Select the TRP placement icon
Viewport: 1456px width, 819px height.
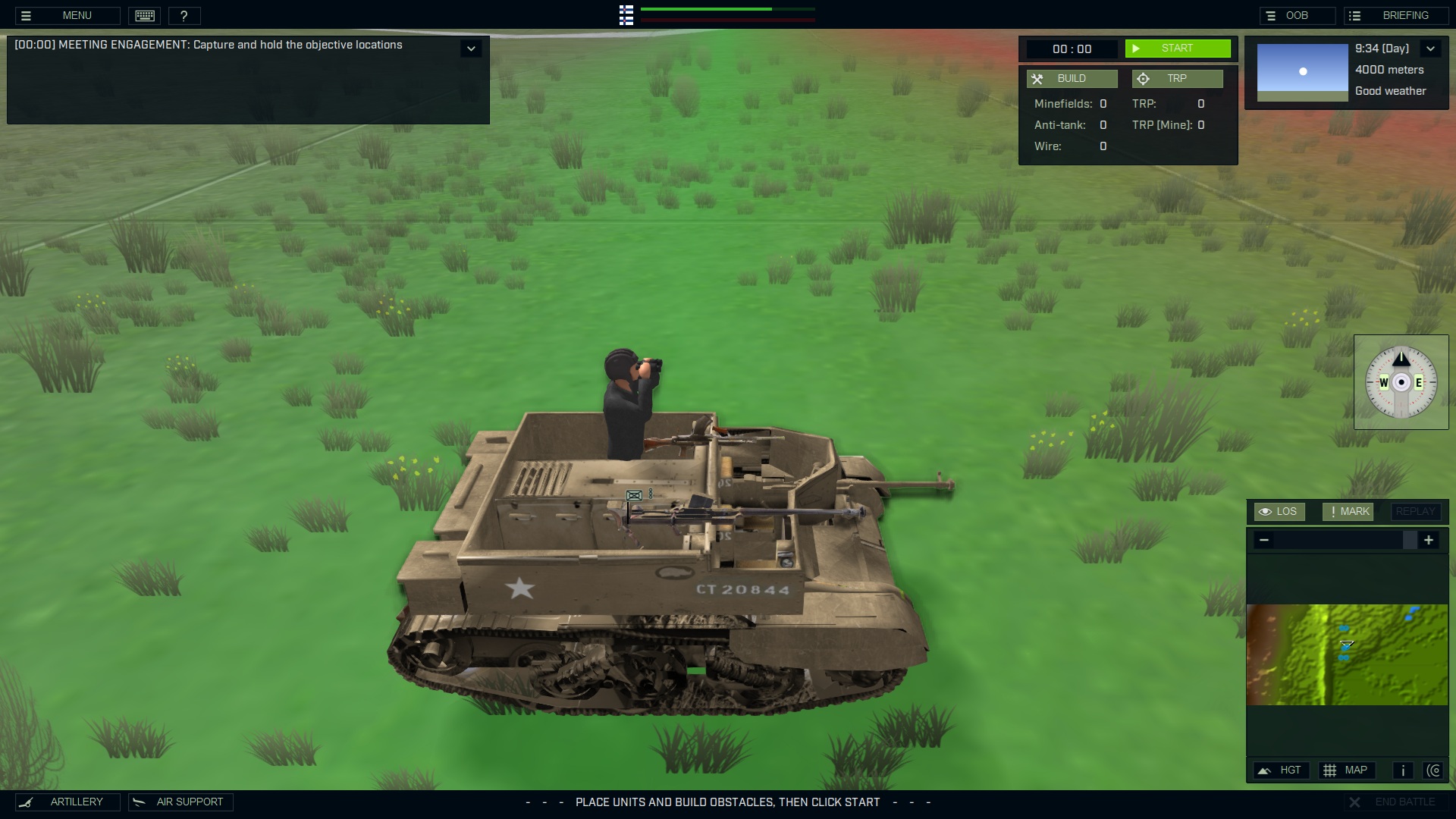[x=1141, y=78]
